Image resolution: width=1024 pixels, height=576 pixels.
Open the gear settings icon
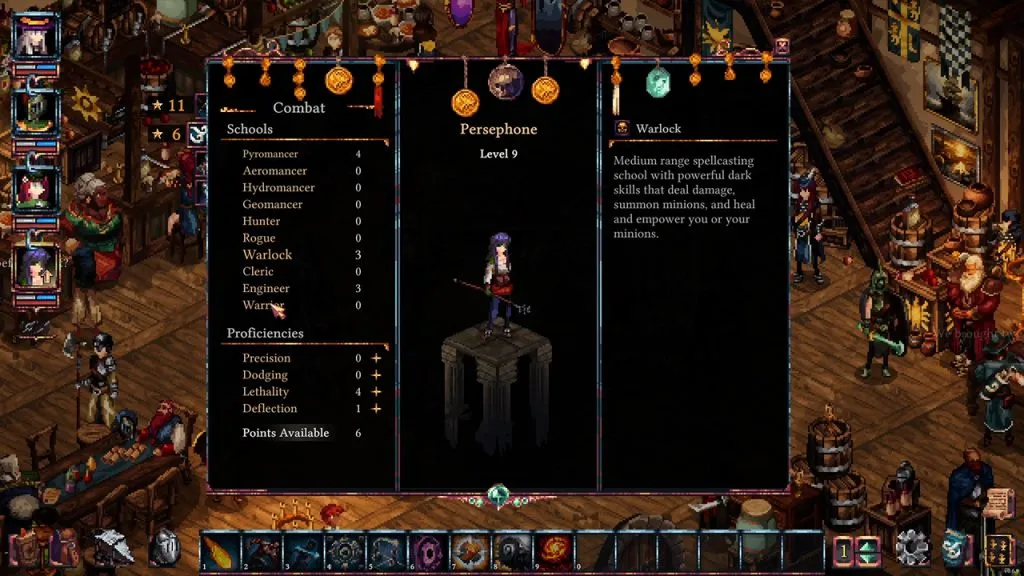pos(911,548)
